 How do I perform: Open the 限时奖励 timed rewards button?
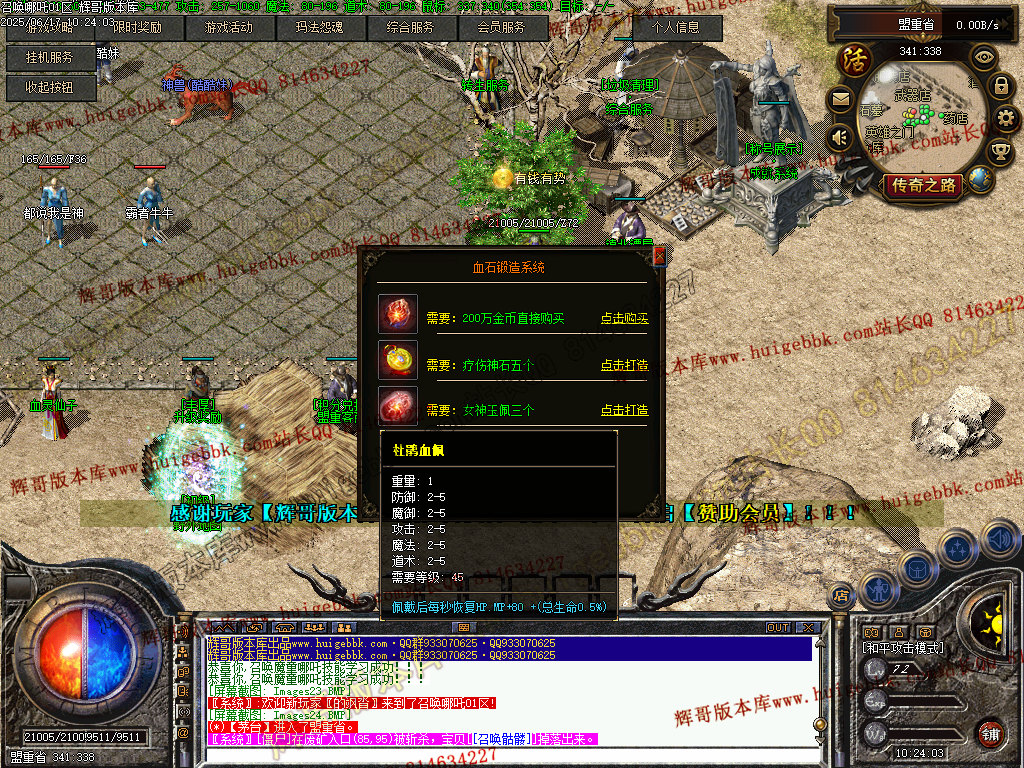[137, 28]
